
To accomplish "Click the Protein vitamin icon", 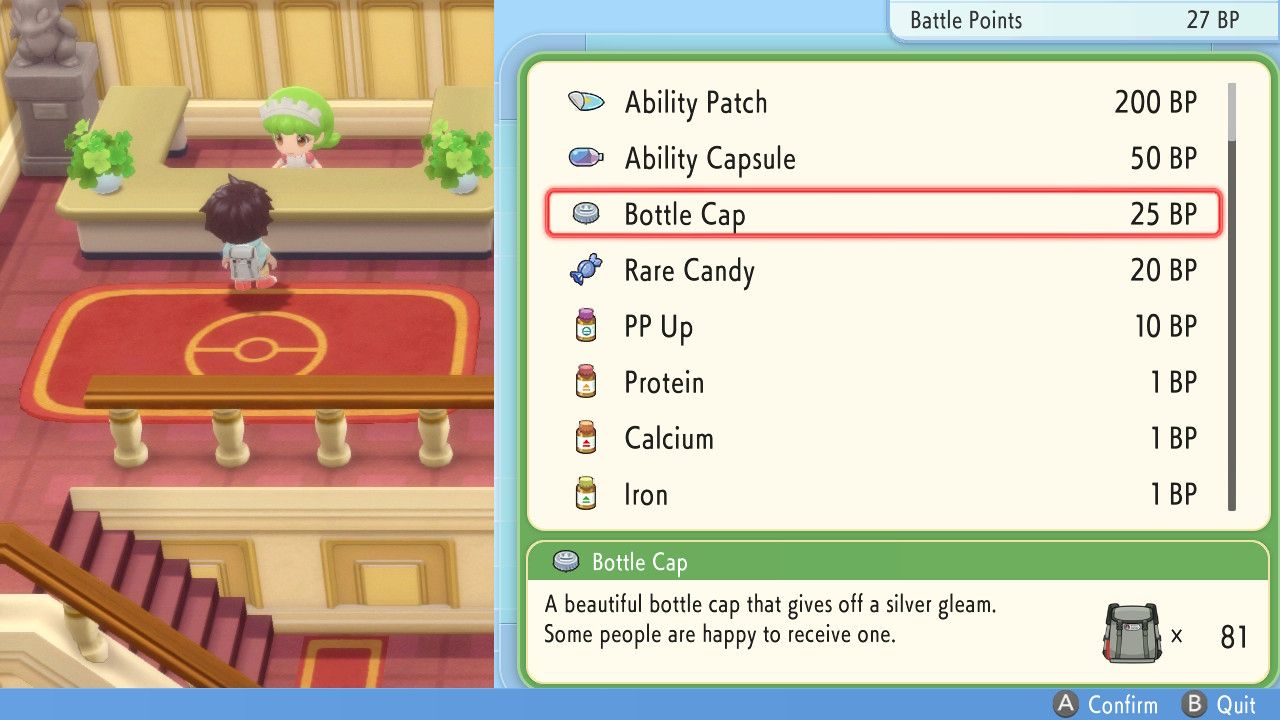I will click(x=587, y=381).
